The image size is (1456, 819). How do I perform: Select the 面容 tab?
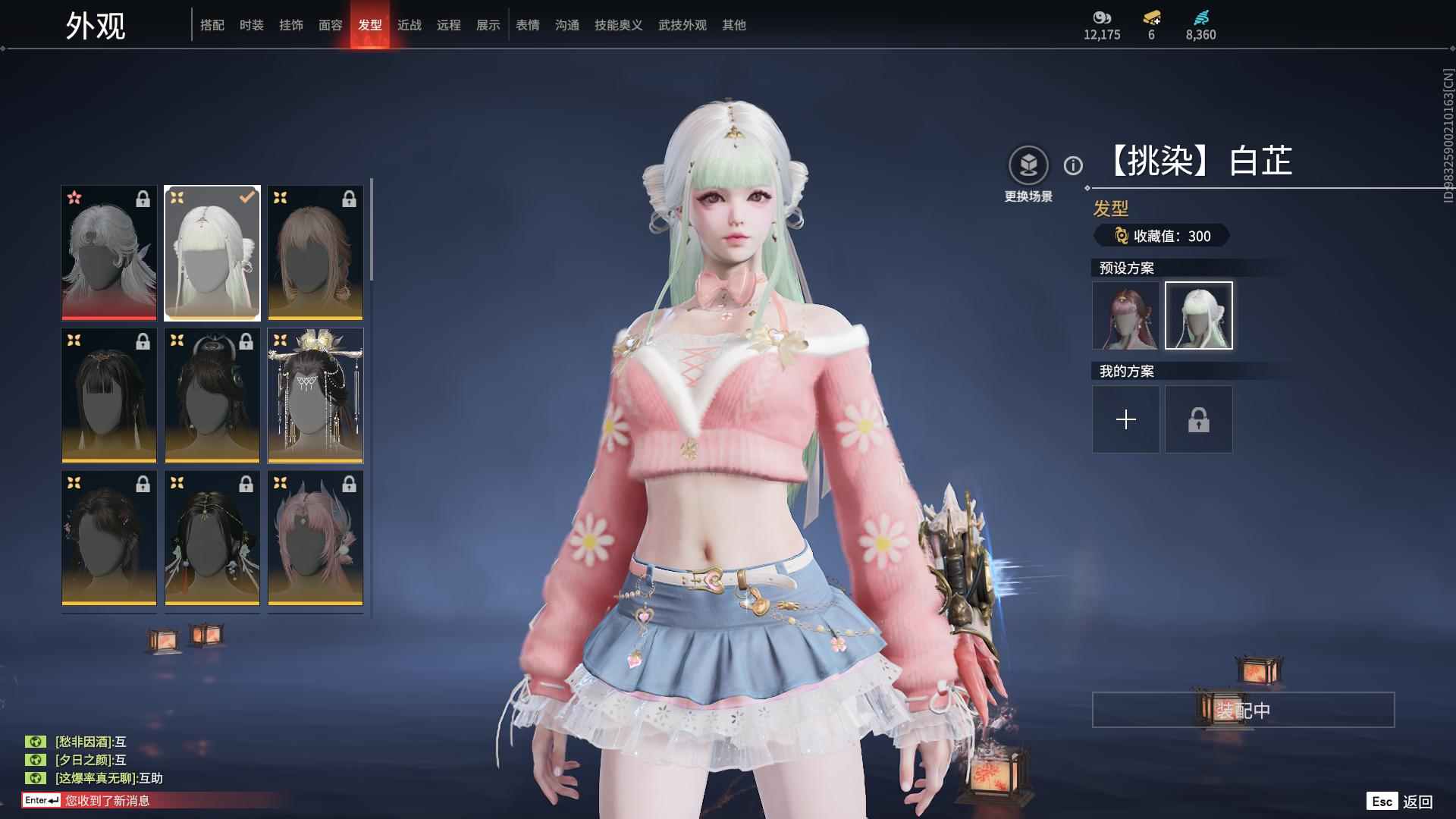tap(330, 25)
